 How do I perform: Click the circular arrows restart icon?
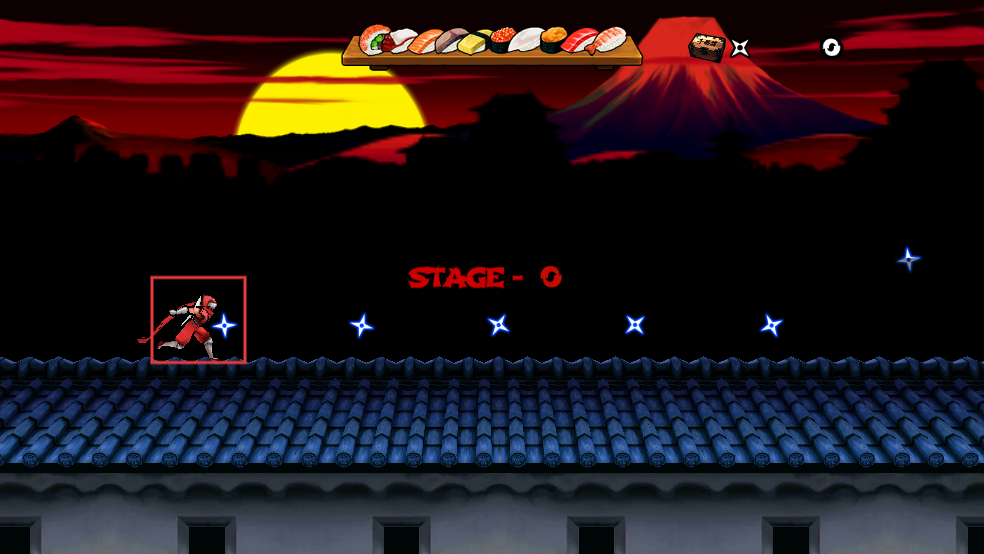click(x=831, y=47)
